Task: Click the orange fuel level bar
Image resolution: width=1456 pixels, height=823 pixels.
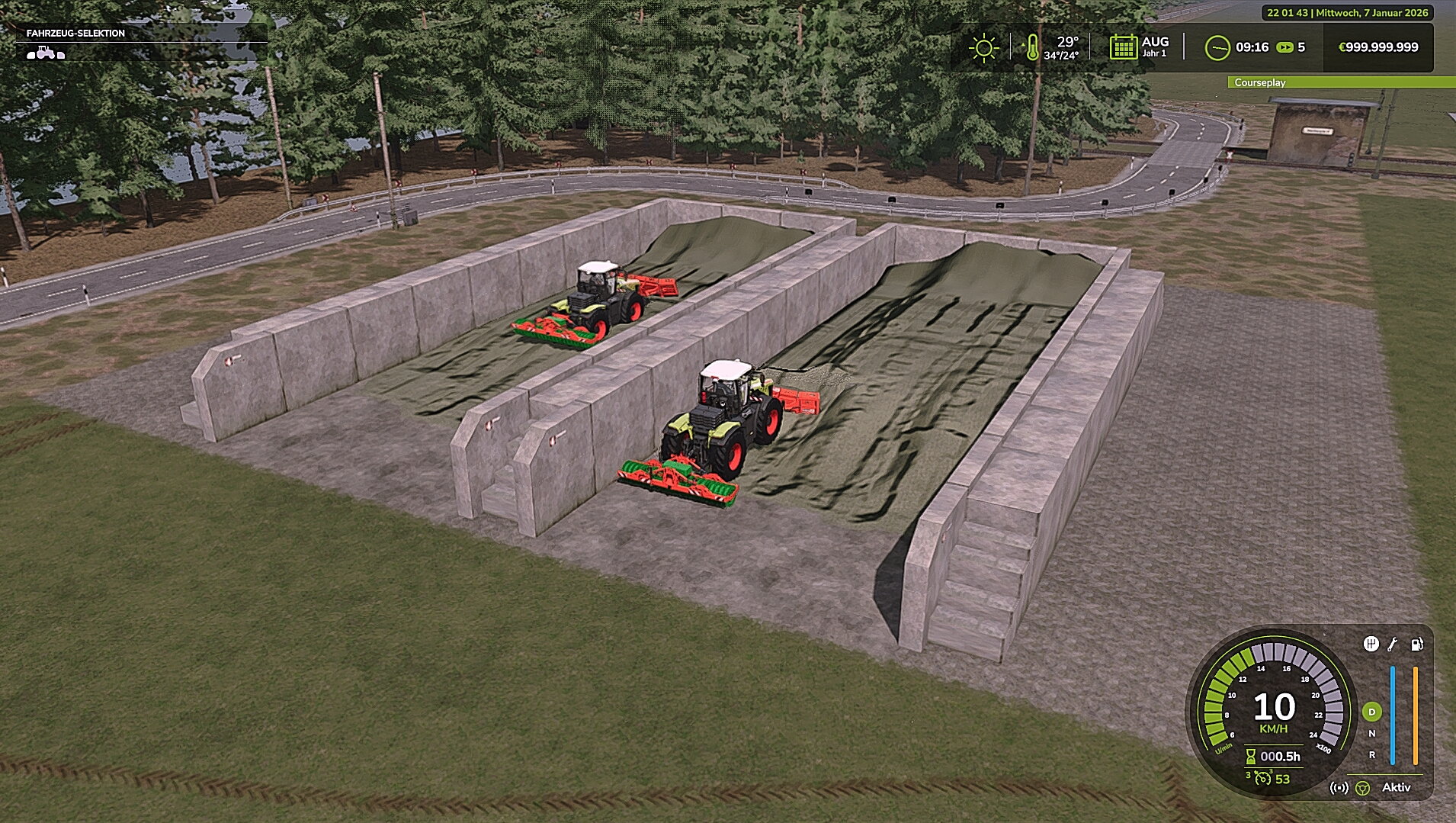Action: click(x=1415, y=715)
